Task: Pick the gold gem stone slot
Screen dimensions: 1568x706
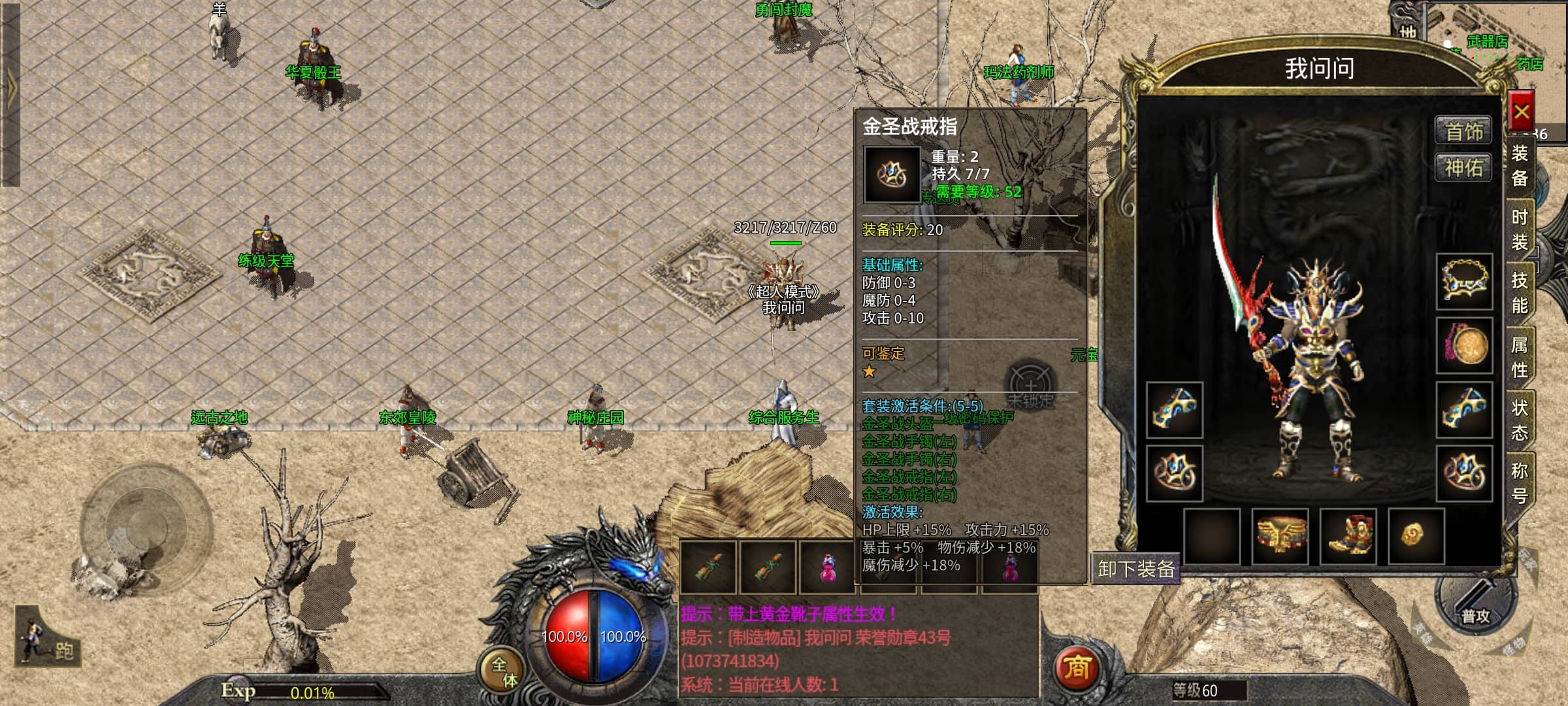Action: click(1416, 536)
